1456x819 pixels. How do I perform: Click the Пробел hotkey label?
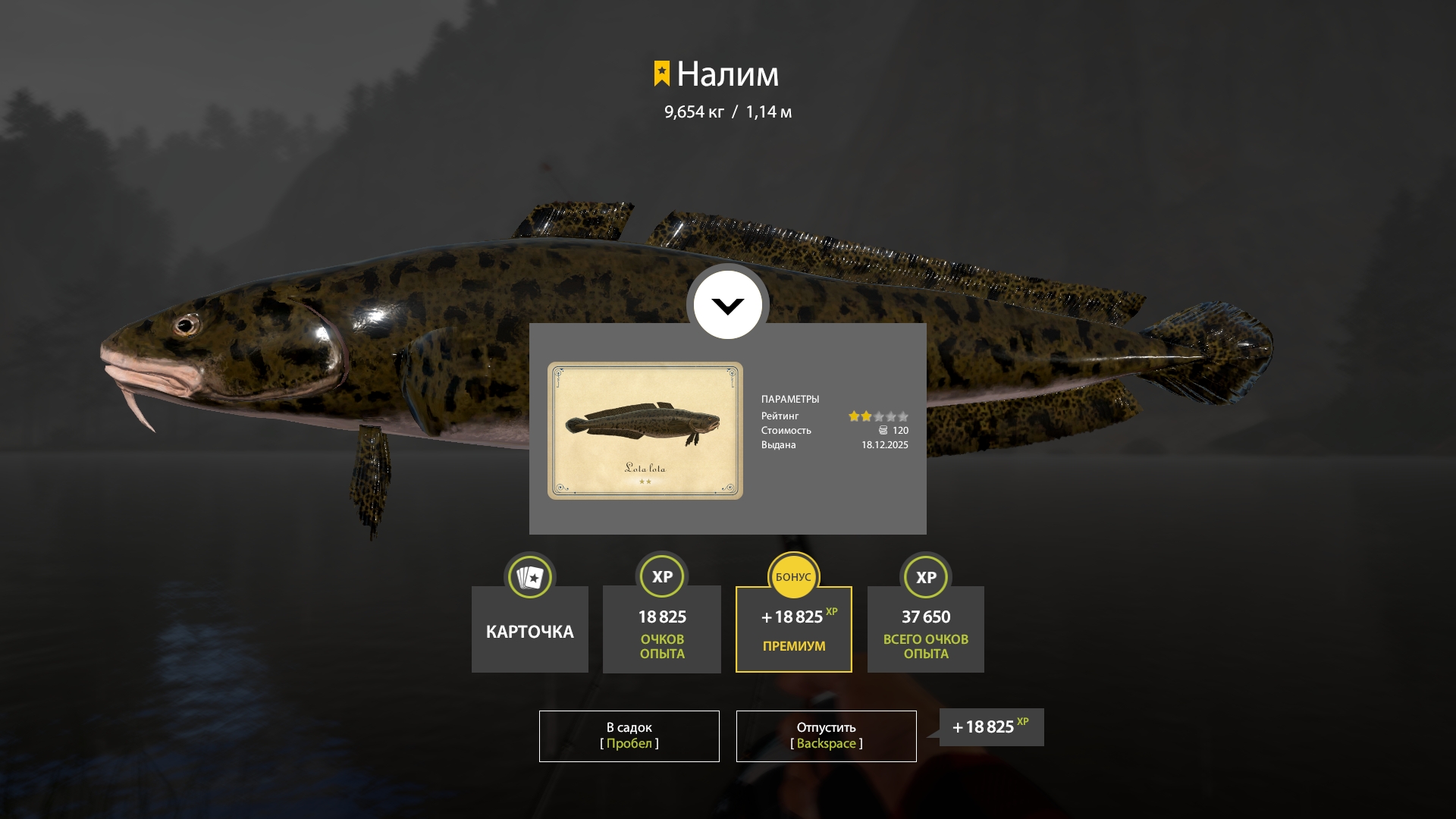pos(629,744)
